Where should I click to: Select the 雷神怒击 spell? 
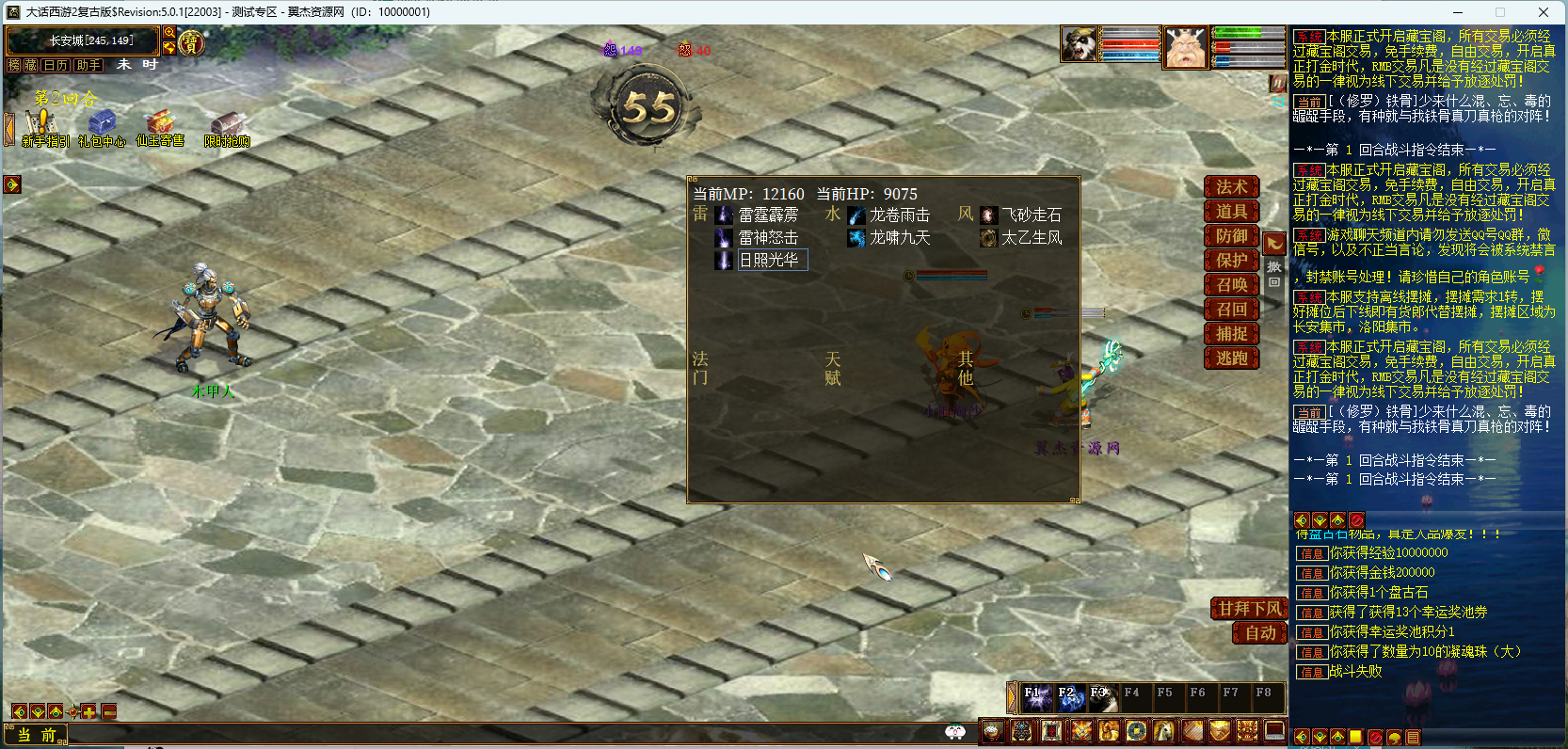(x=767, y=238)
